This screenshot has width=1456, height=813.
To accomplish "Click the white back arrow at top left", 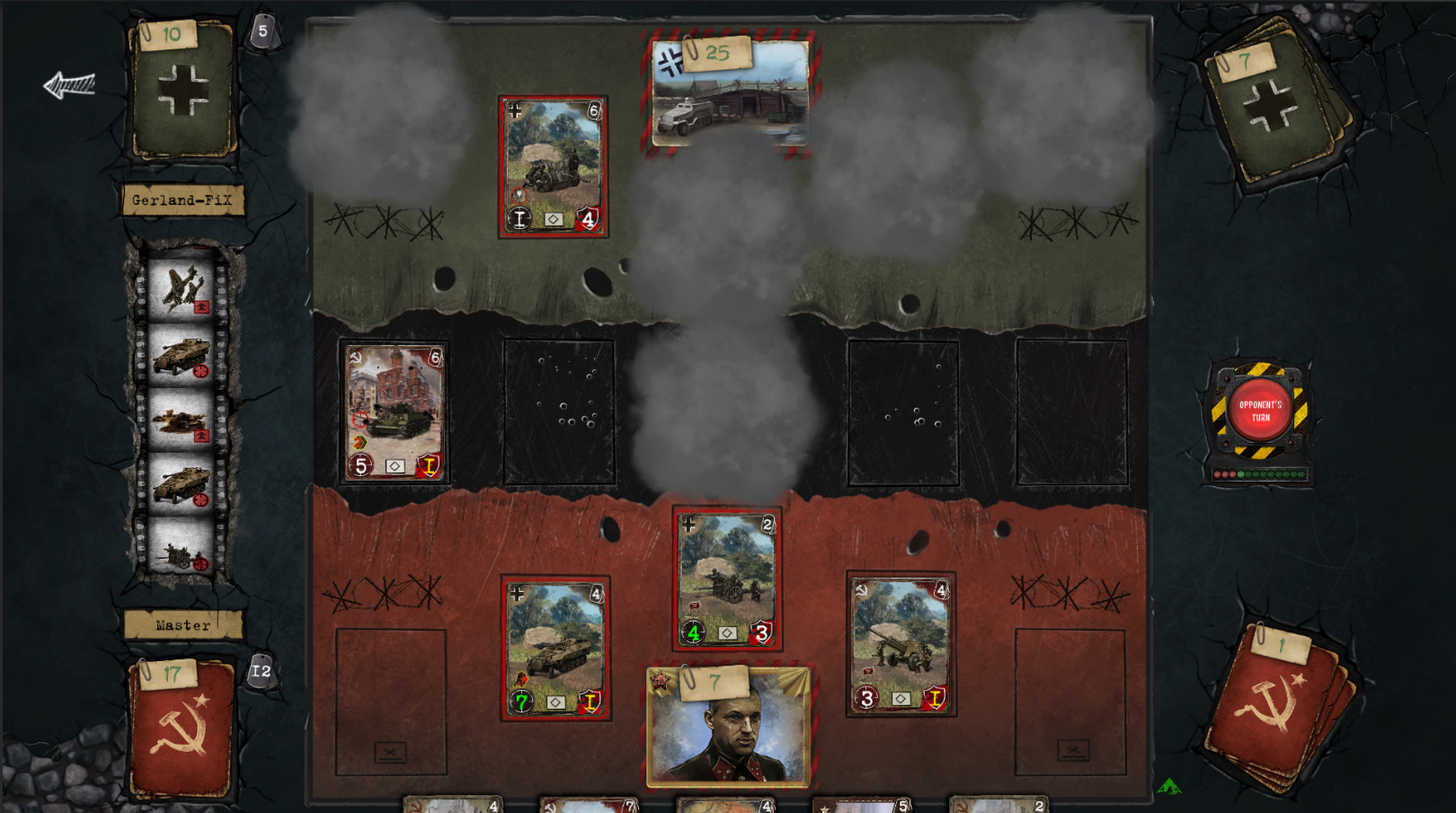I will point(69,84).
